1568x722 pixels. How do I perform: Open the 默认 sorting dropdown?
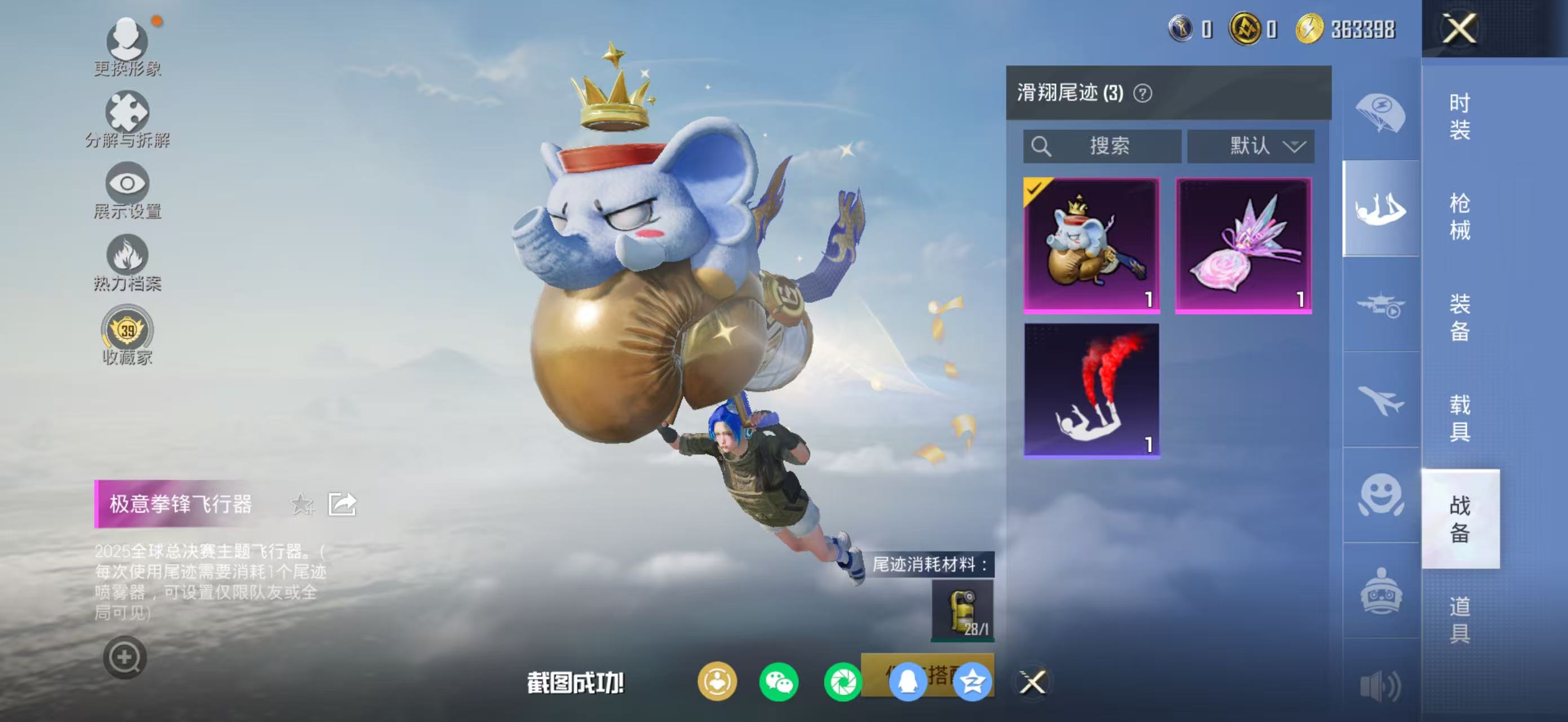[x=1251, y=146]
